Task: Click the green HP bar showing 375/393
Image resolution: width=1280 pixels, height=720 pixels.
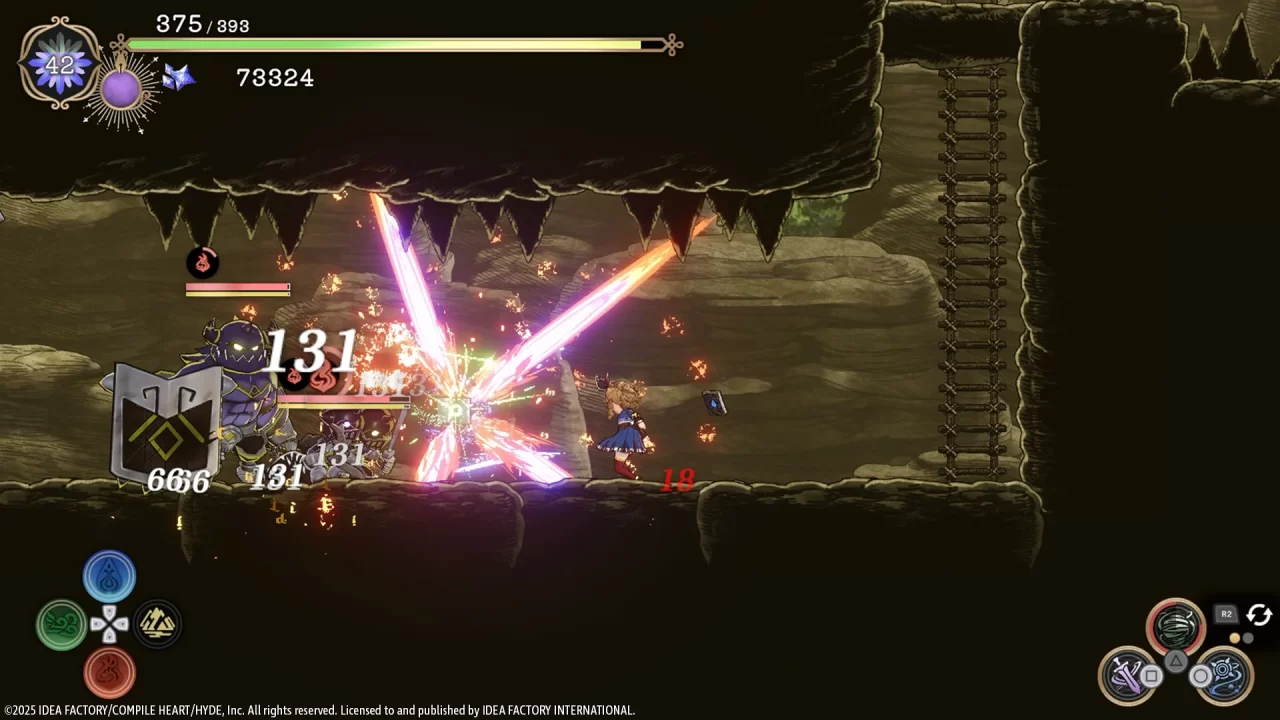Action: click(390, 44)
